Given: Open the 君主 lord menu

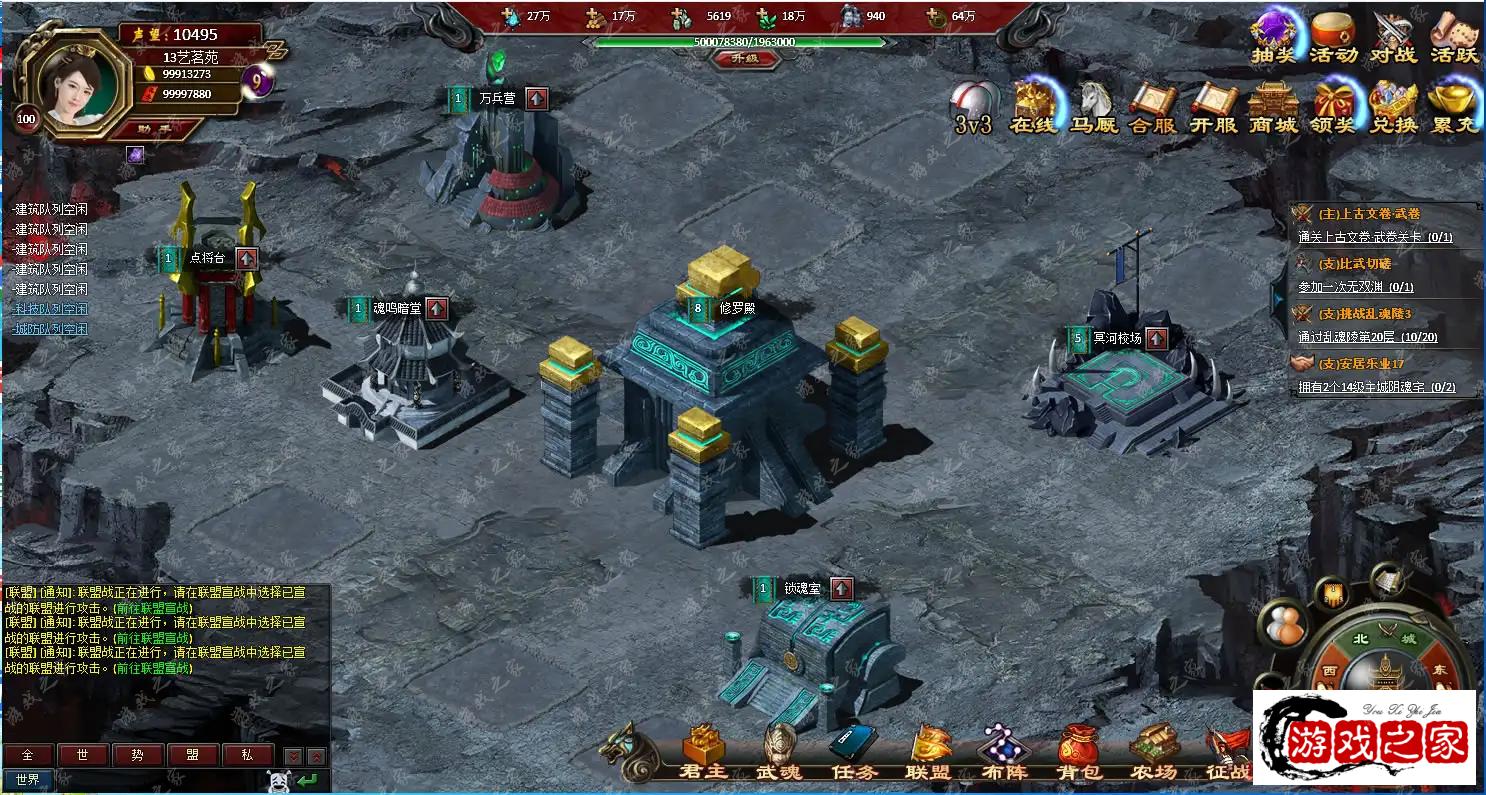Looking at the screenshot, I should (703, 753).
